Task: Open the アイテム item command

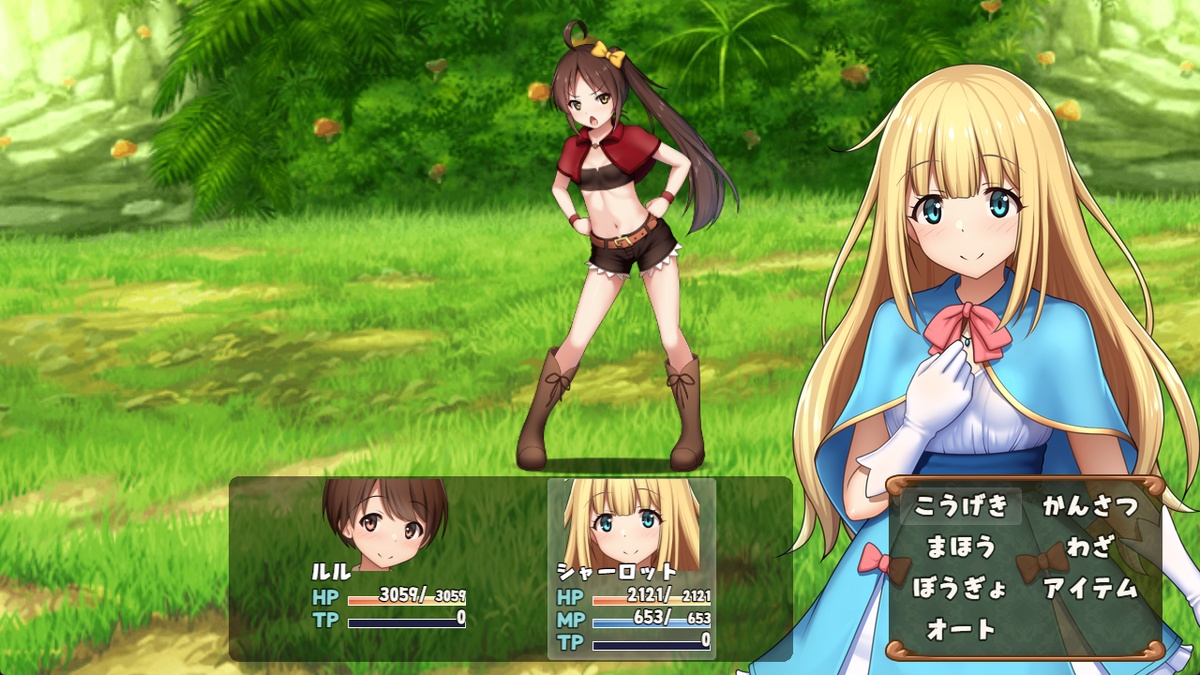Action: 1090,588
